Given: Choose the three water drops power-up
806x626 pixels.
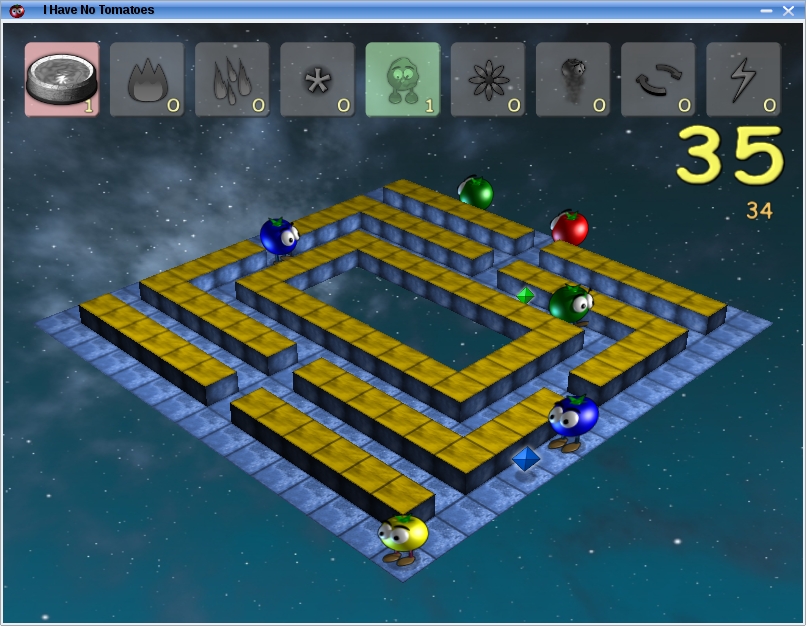Looking at the screenshot, I should (232, 79).
